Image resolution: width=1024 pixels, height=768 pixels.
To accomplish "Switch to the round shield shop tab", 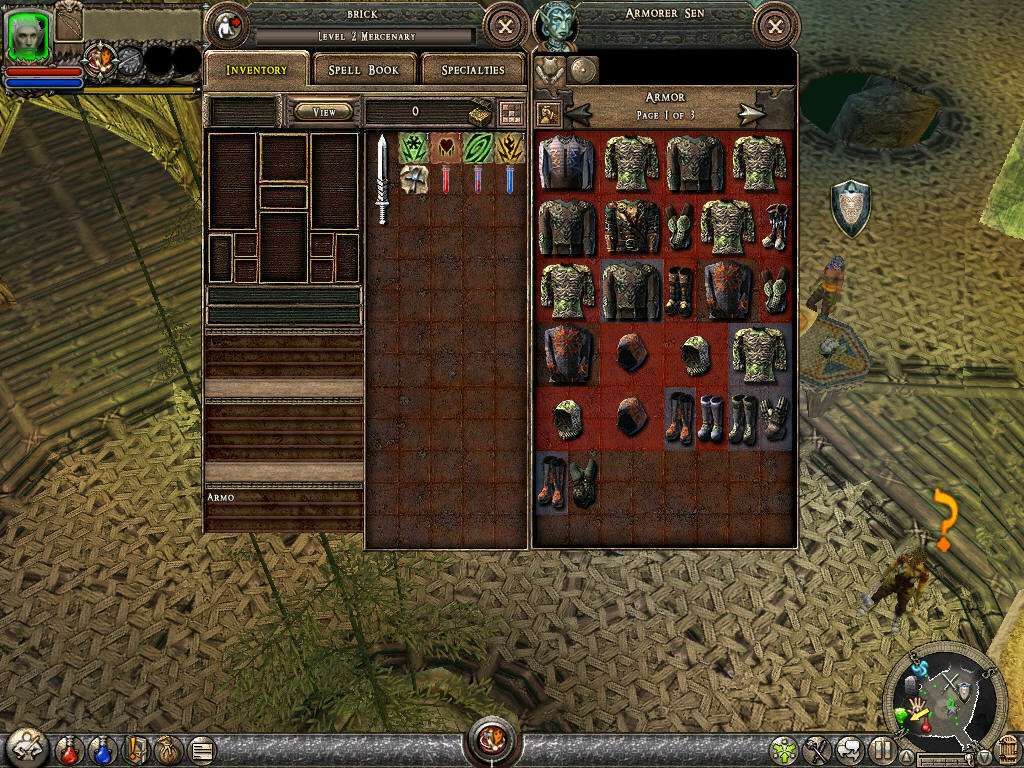I will (x=583, y=70).
